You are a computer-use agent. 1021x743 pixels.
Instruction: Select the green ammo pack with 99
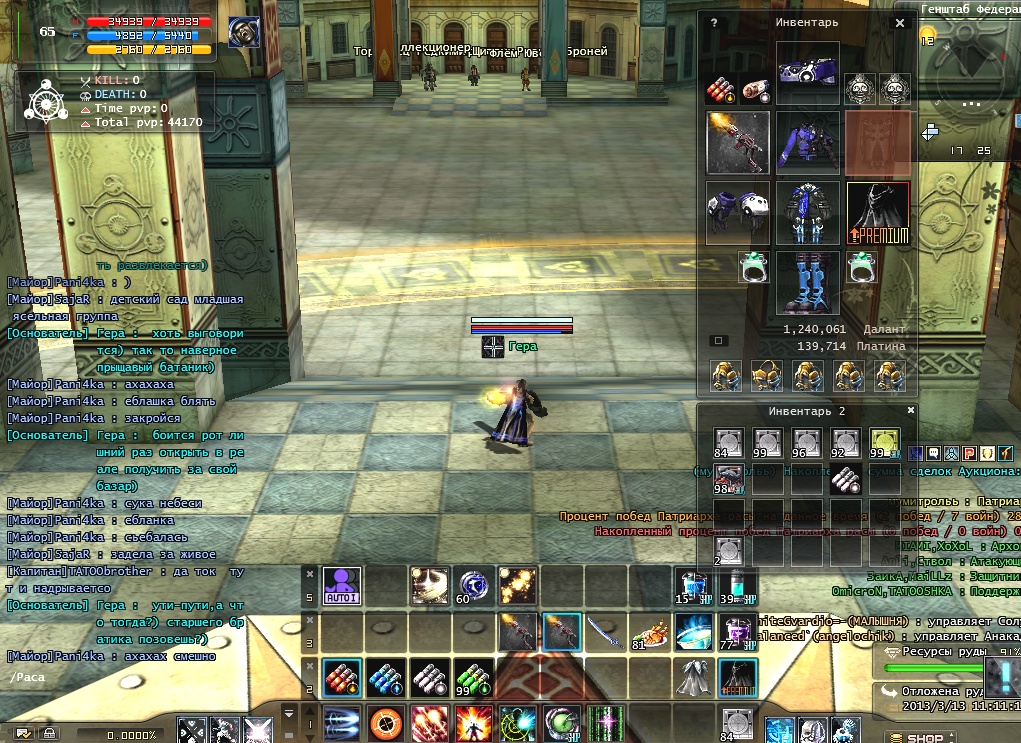[473, 678]
